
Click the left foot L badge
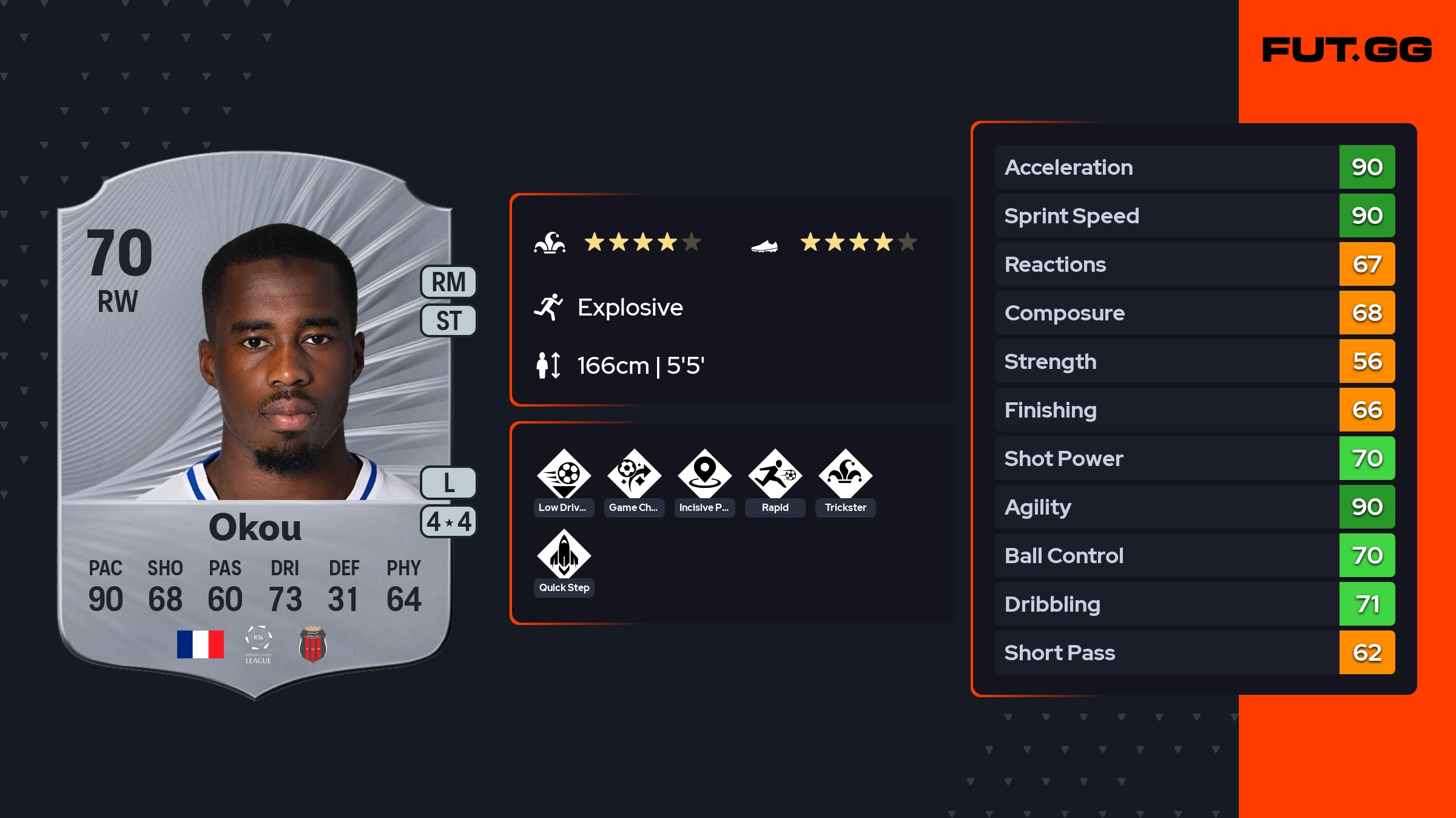448,483
